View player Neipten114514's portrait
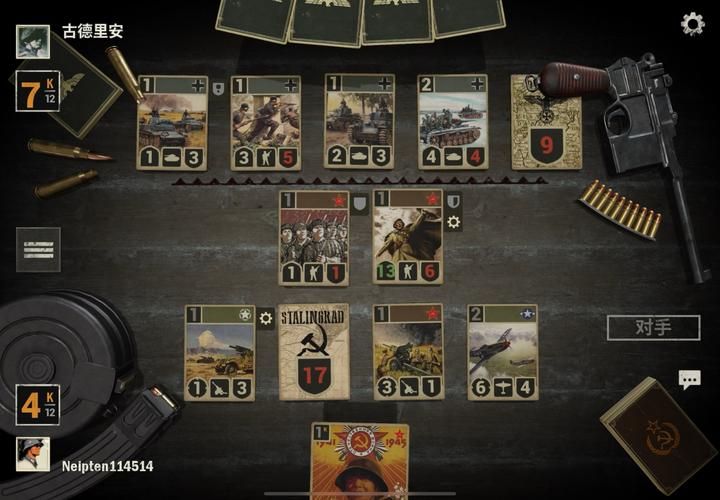 (x=33, y=454)
